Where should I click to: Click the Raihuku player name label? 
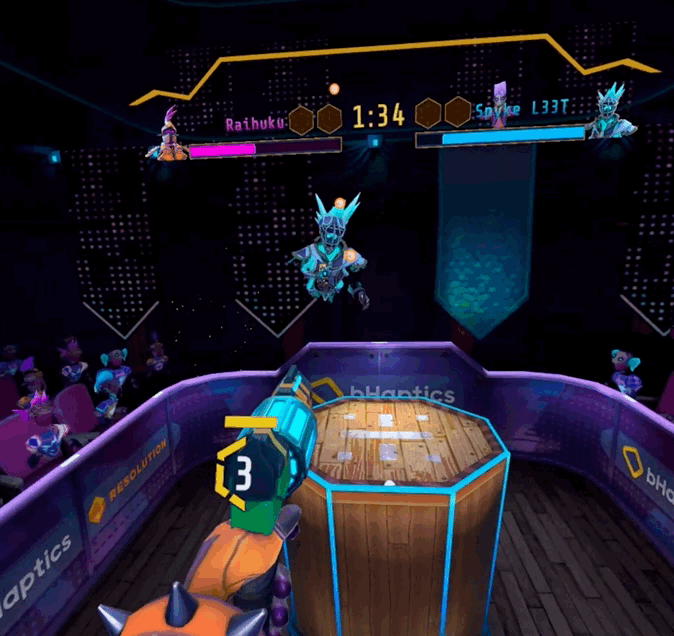click(x=255, y=124)
